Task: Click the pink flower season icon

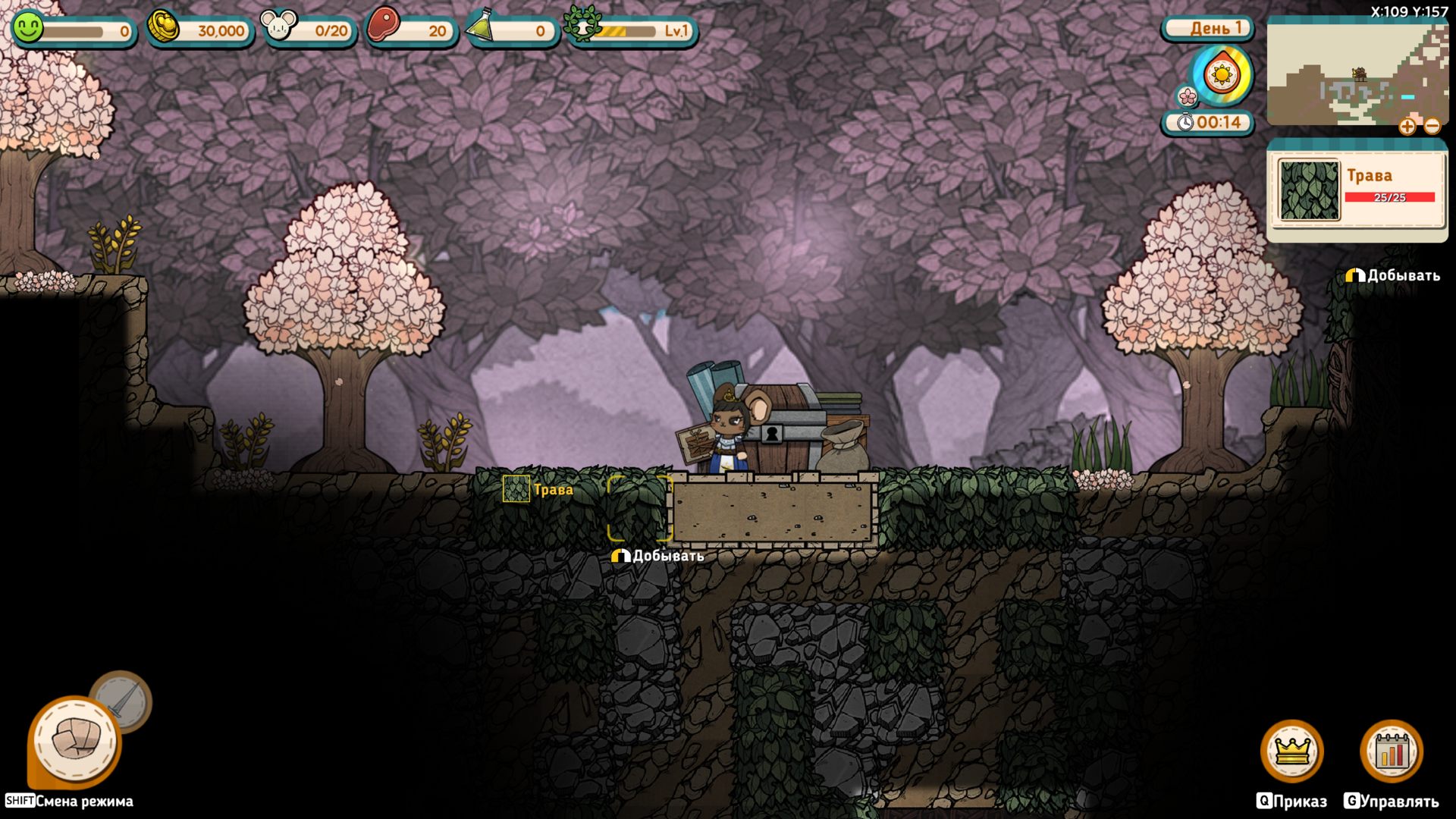Action: [1187, 97]
